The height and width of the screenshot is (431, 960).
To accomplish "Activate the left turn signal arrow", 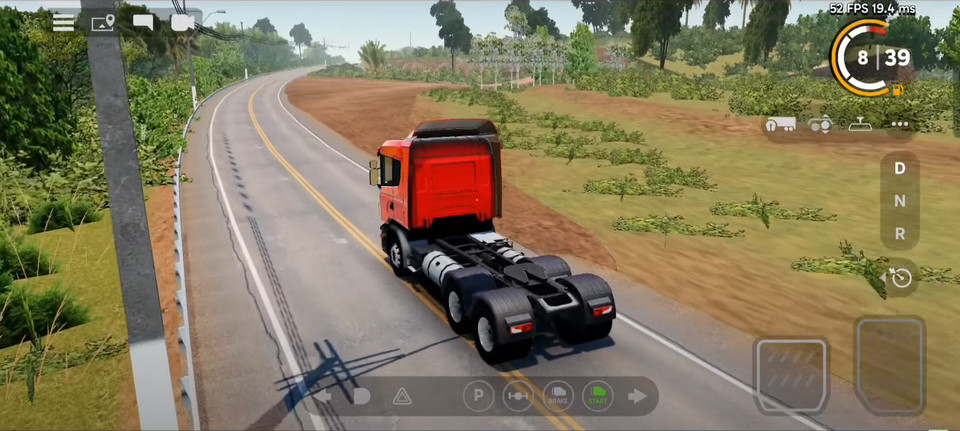I will [x=324, y=396].
